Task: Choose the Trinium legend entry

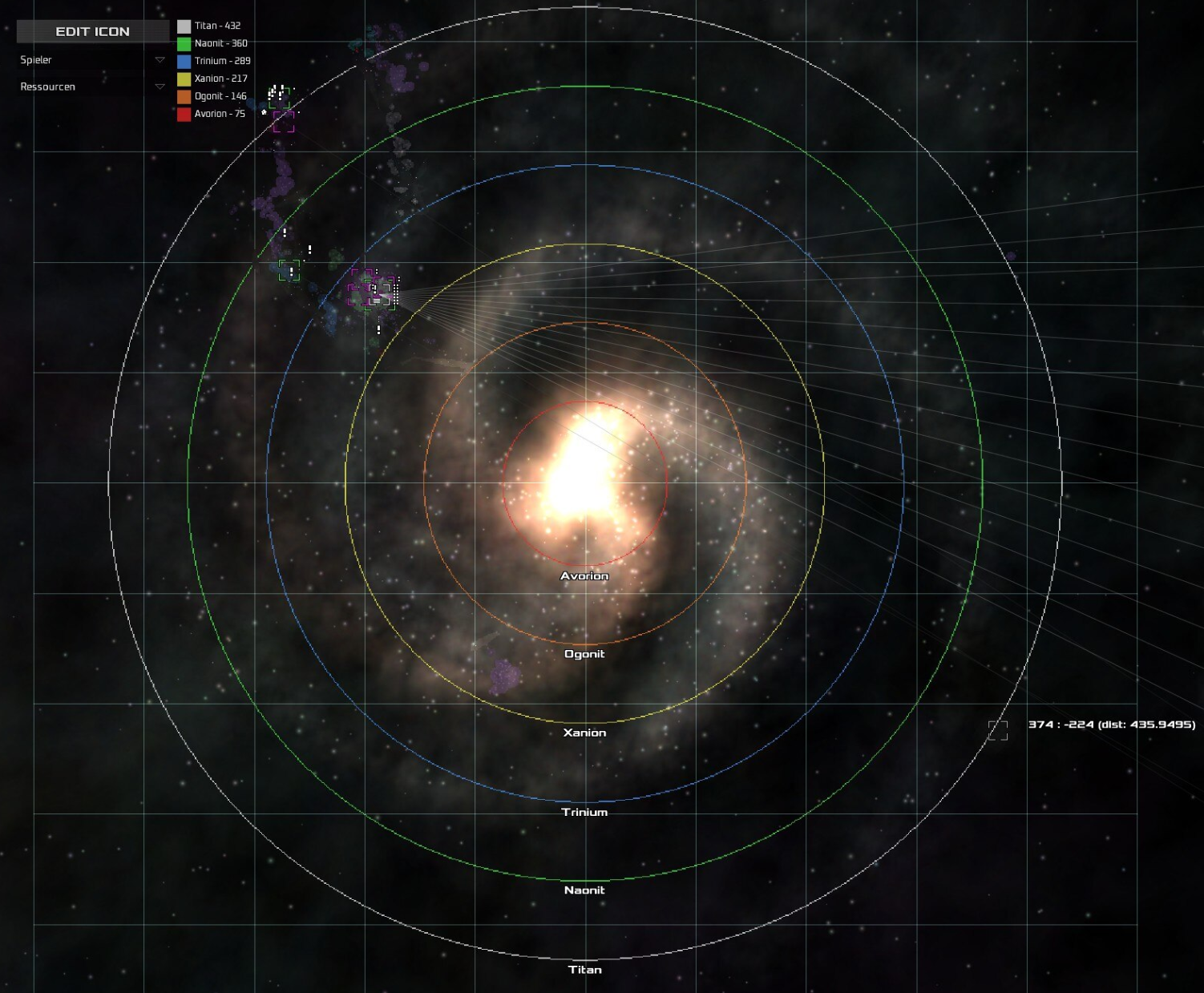Action: [214, 61]
